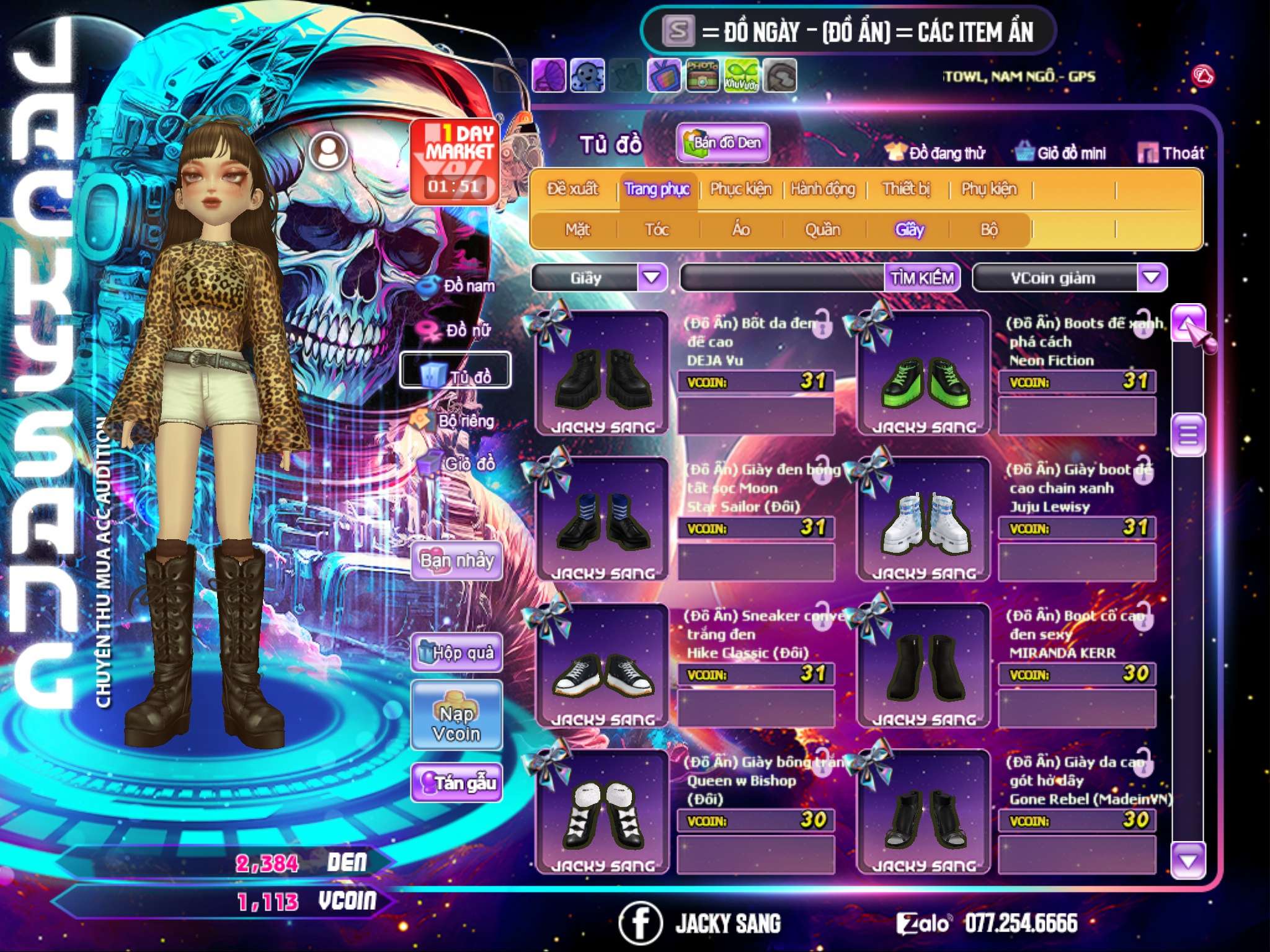Select the green Neon Fiction boots
Image resolution: width=1270 pixels, height=952 pixels.
924,374
